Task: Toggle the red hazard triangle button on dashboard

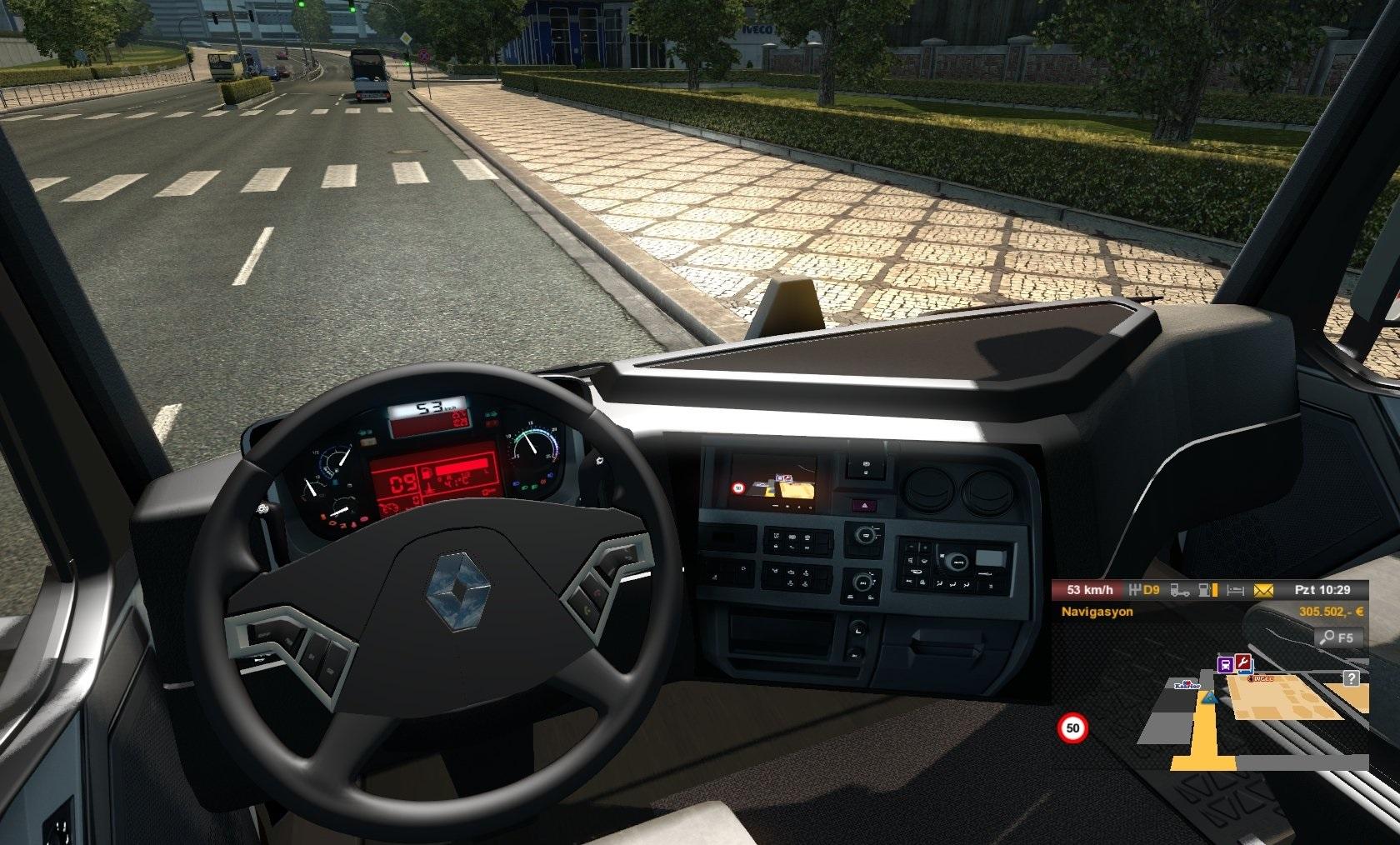Action: (x=866, y=504)
